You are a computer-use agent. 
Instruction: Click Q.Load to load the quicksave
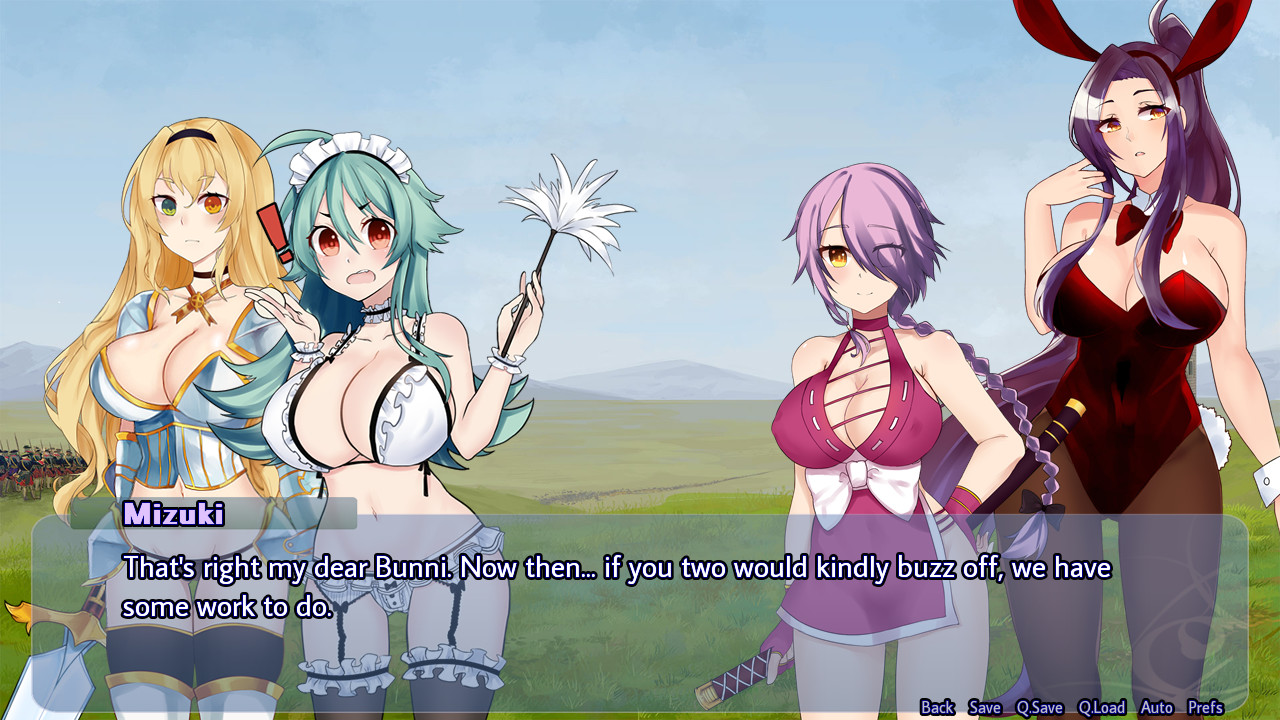[x=1103, y=707]
